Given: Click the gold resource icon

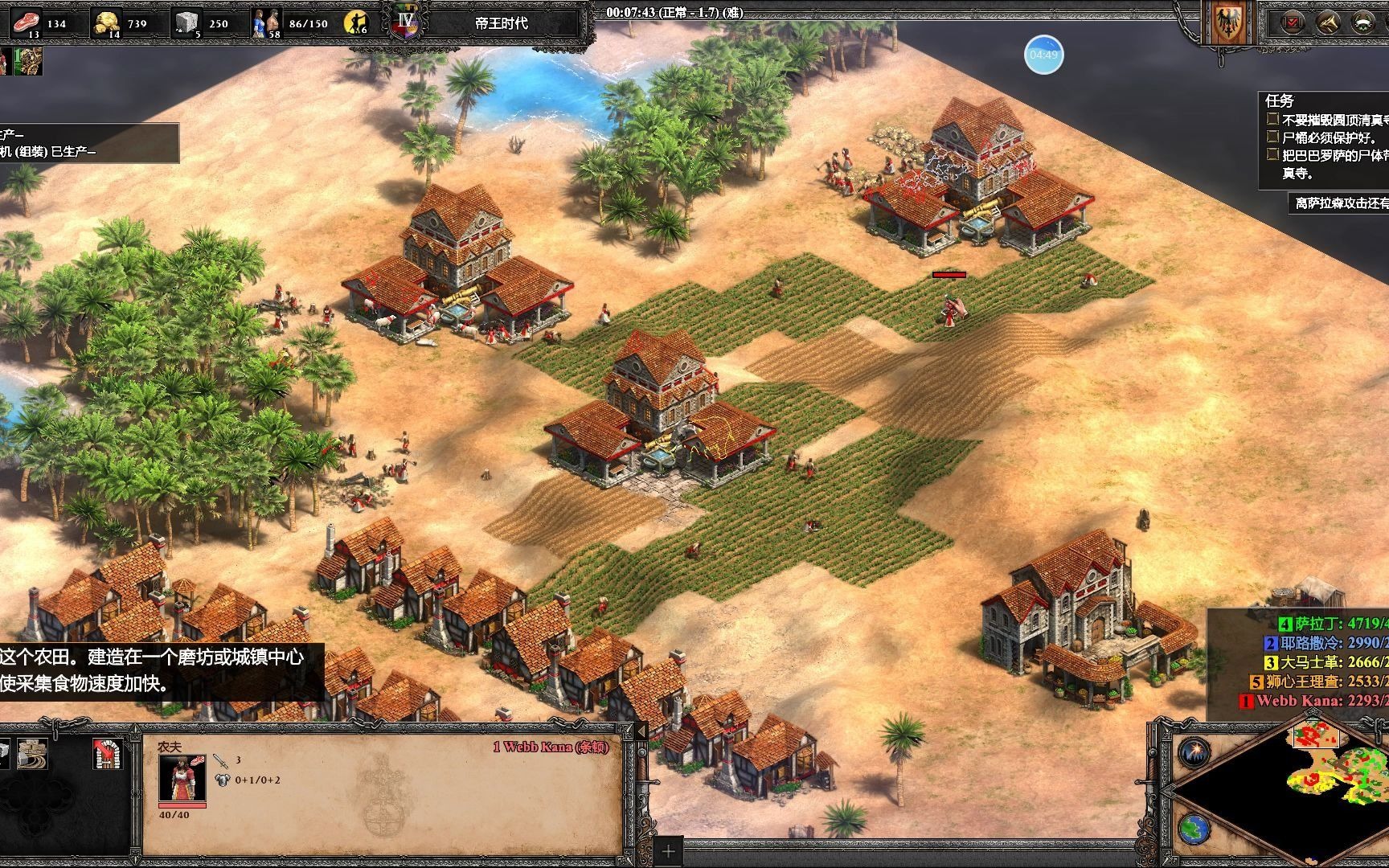Looking at the screenshot, I should 106,23.
